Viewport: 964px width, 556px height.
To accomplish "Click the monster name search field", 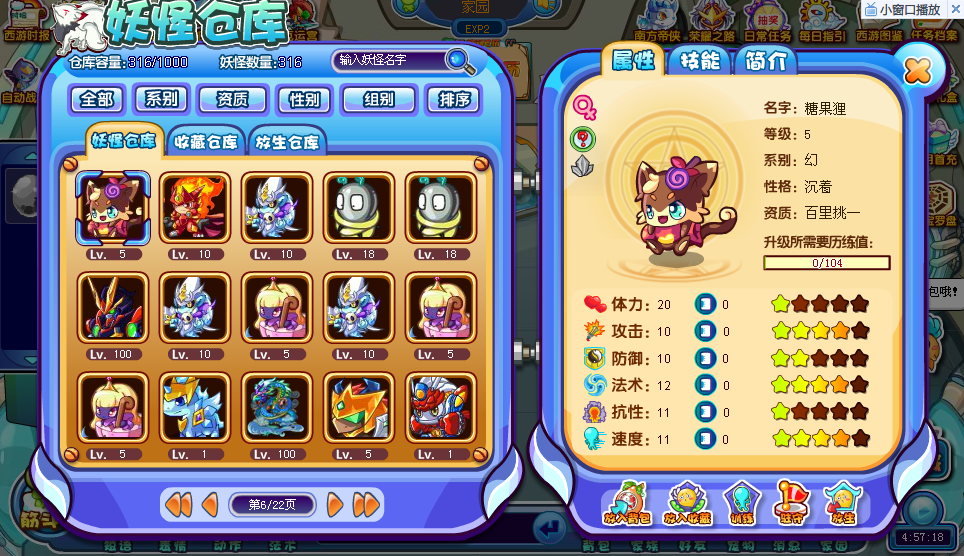I will (x=388, y=60).
